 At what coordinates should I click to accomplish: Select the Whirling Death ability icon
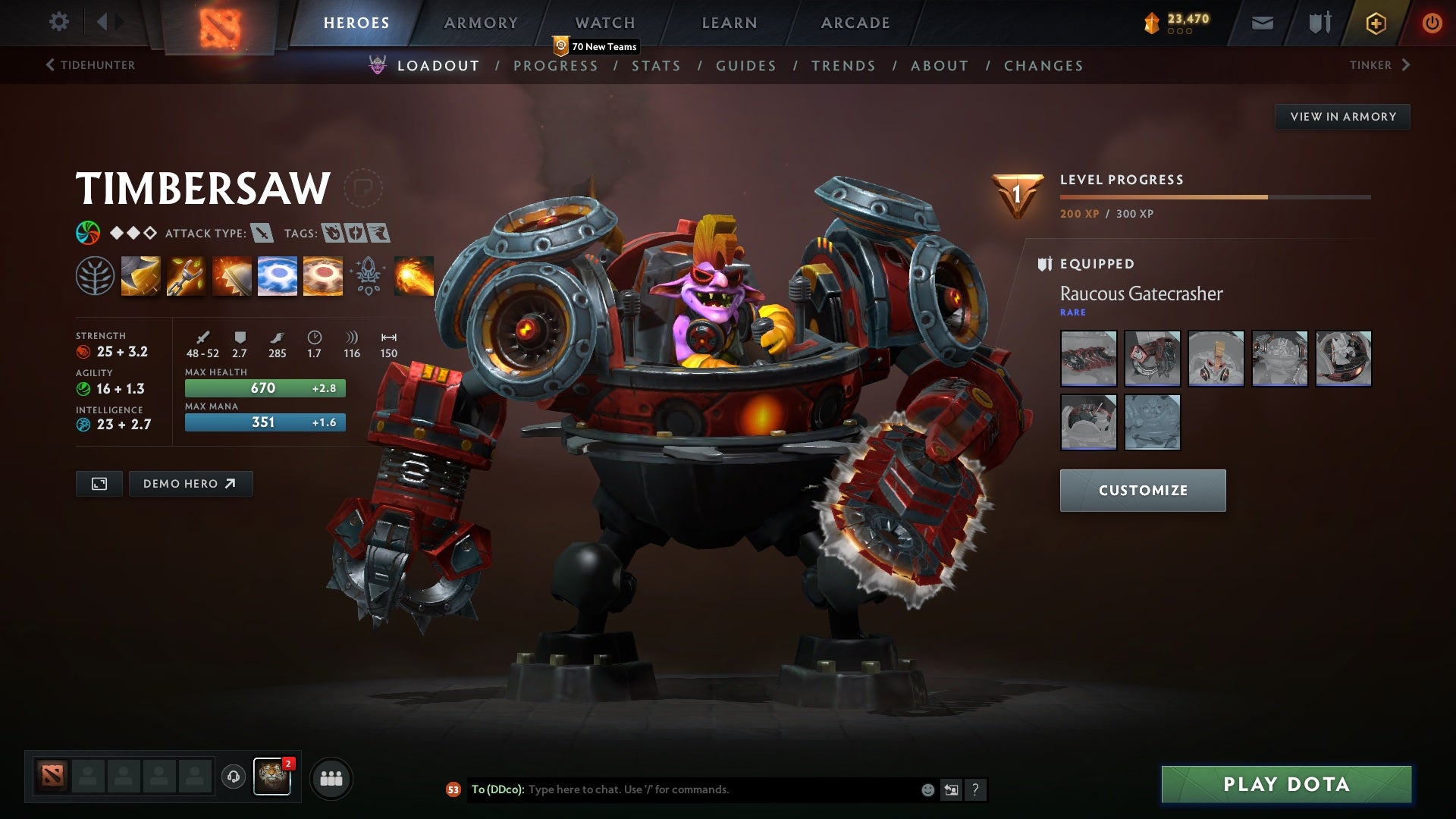[x=140, y=275]
